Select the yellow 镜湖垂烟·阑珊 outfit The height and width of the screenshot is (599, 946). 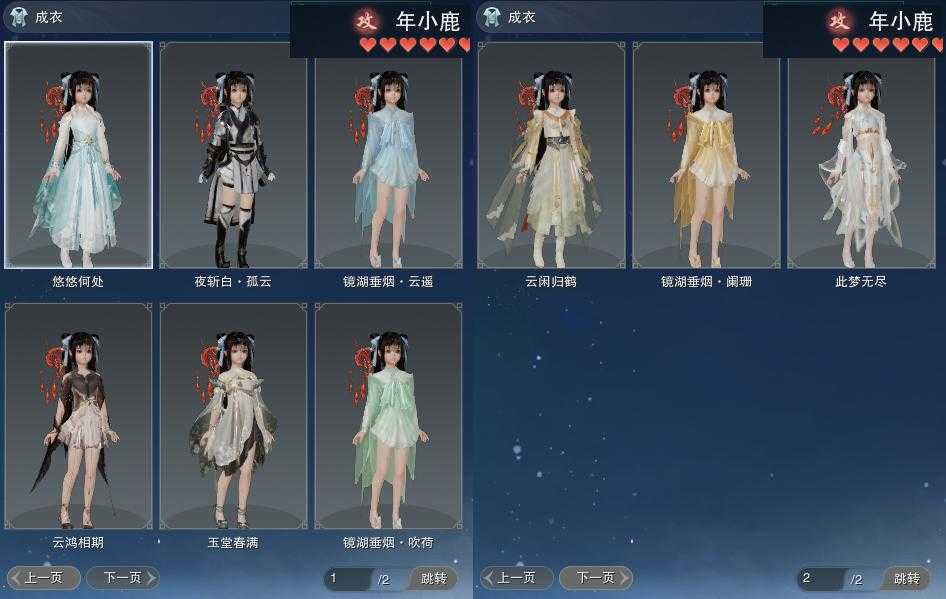pos(706,155)
